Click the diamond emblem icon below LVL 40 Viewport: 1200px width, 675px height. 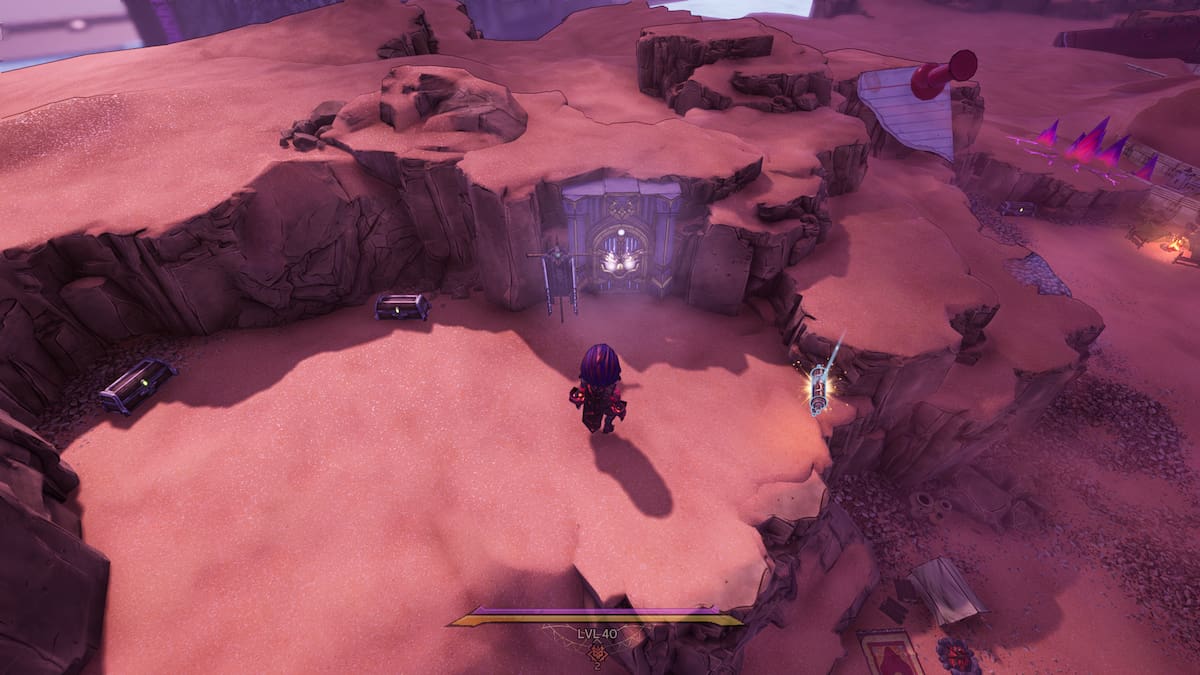[x=597, y=653]
